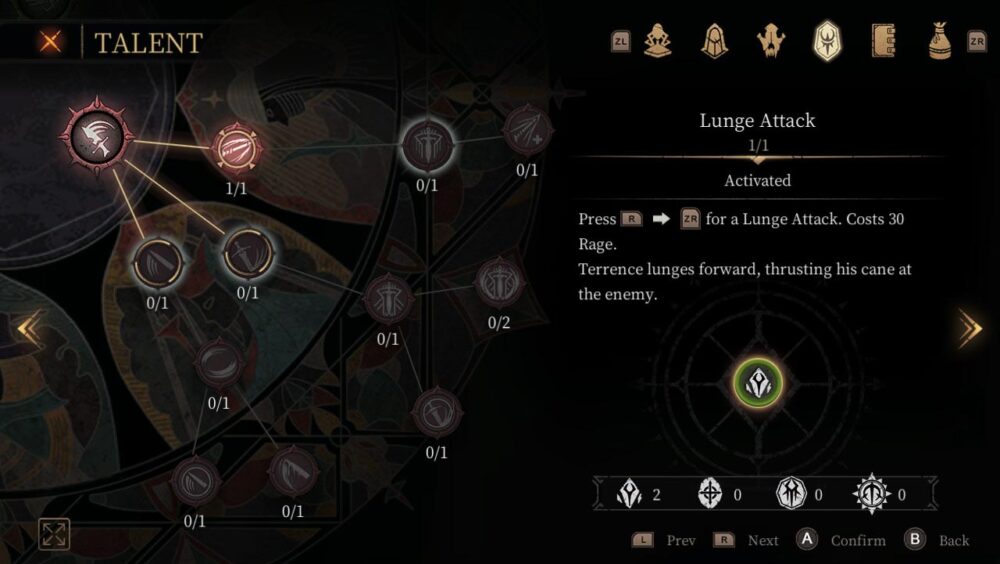Go to the next talent page arrow
Screen dimensions: 1000x564
pos(969,328)
